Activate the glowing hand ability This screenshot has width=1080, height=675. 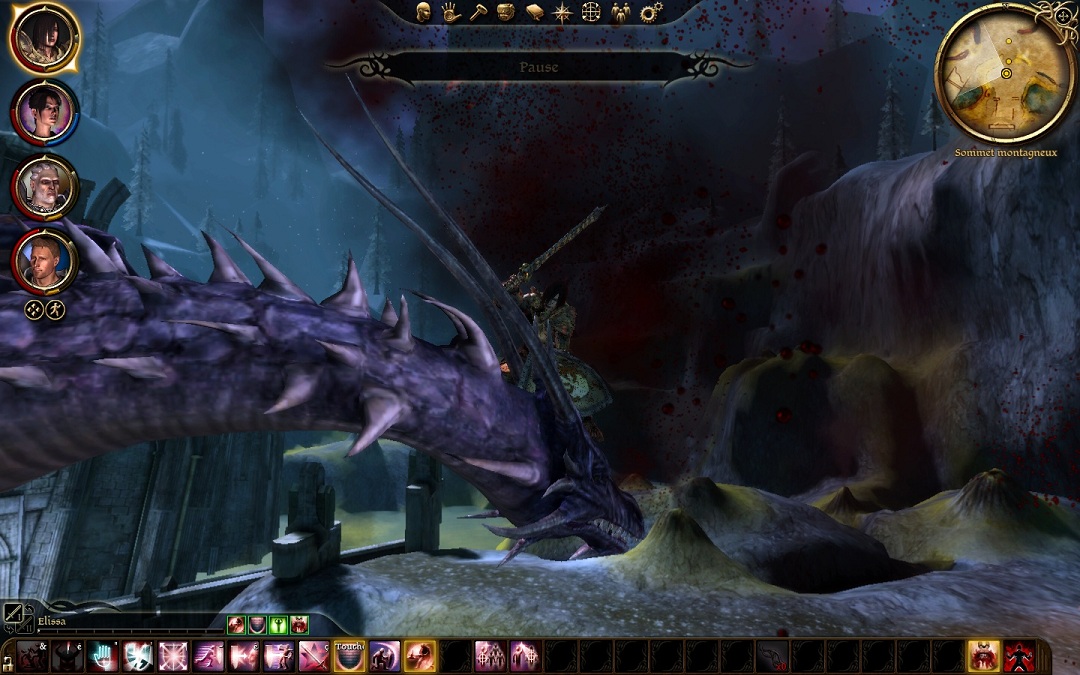point(102,656)
